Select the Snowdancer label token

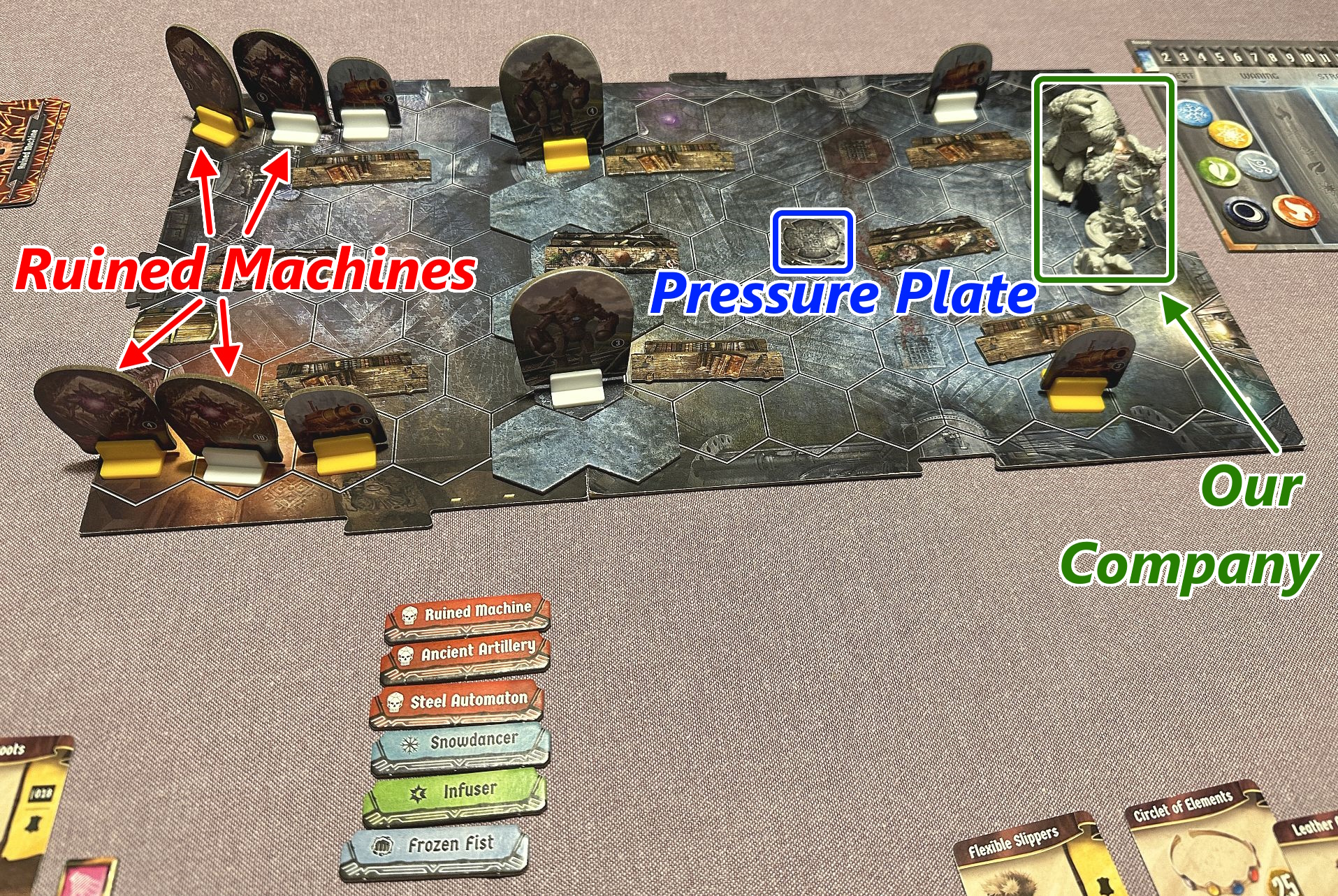pyautogui.click(x=460, y=744)
